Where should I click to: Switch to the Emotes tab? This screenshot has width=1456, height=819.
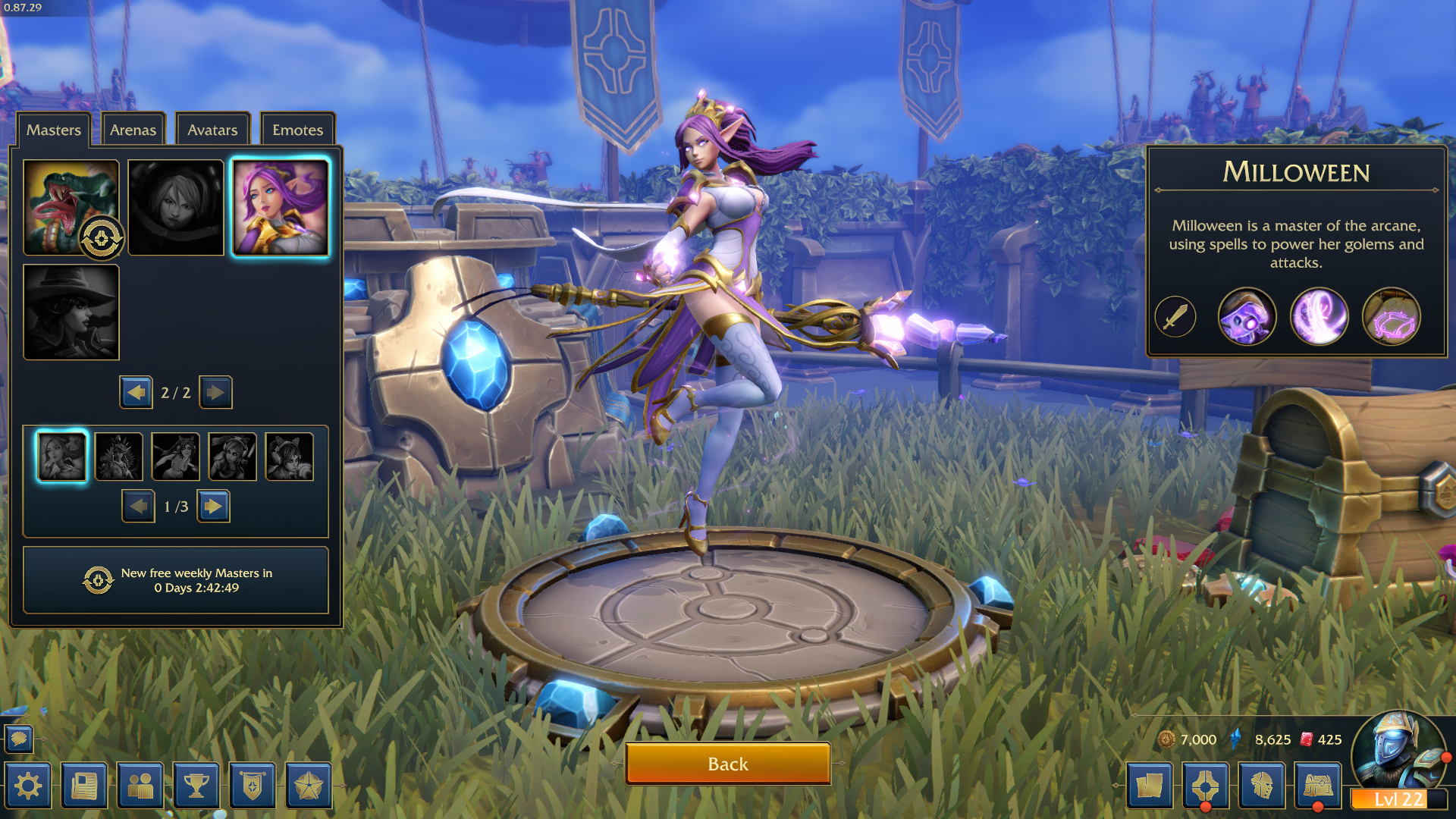pos(297,130)
